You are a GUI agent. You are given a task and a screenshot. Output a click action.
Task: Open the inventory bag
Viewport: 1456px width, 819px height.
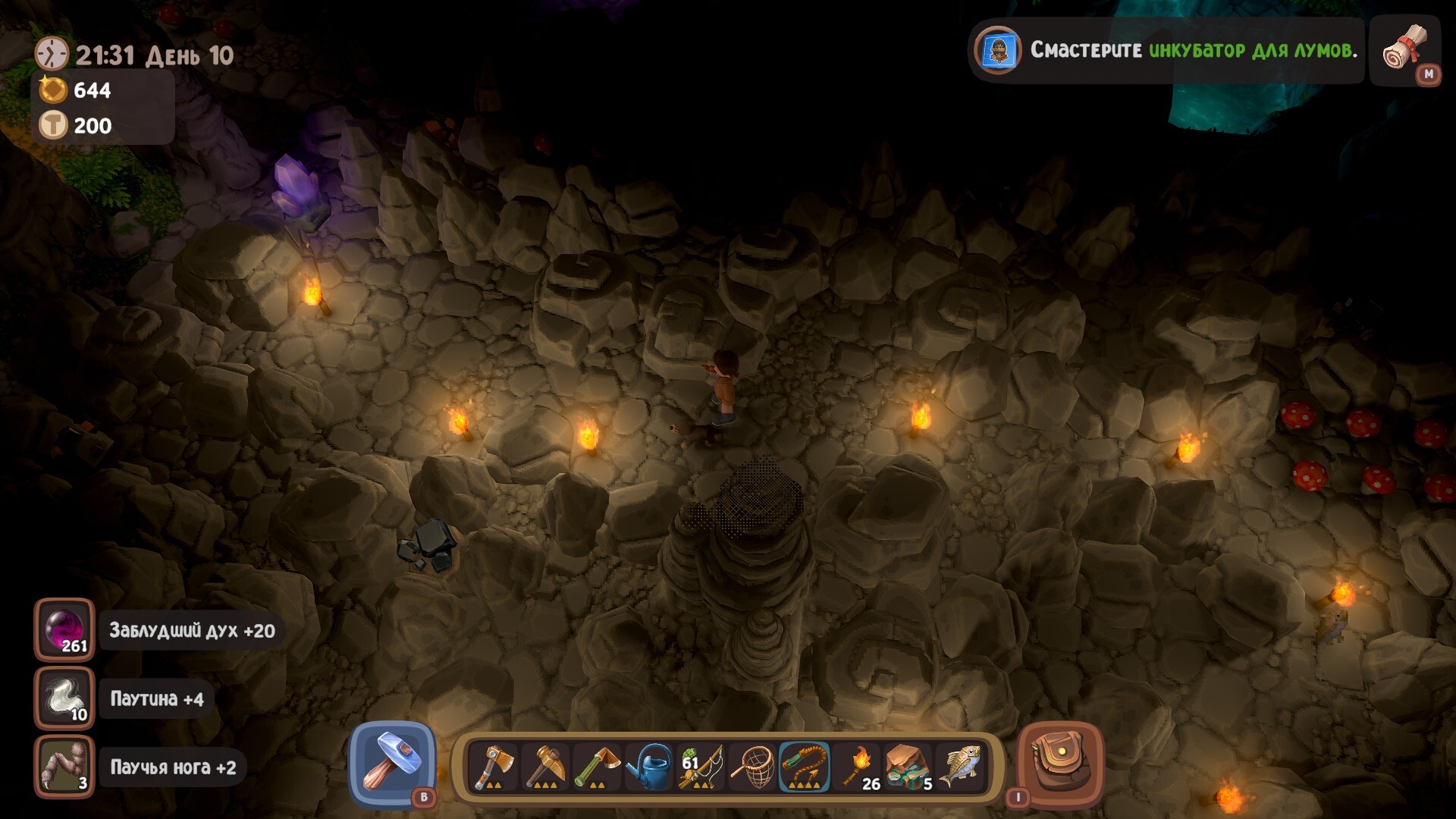1060,764
